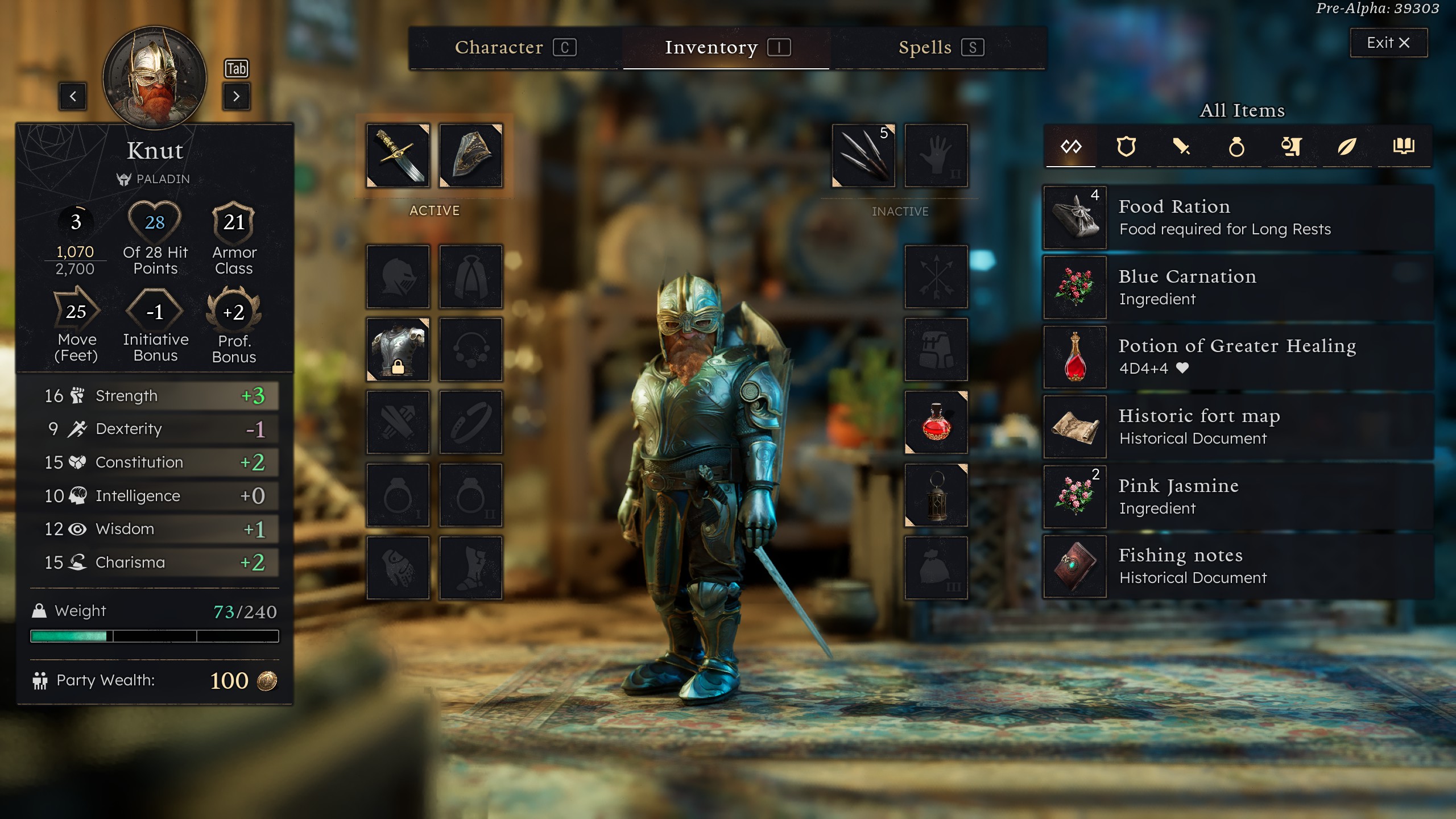
Task: Open the Food Ration item row
Action: pos(1239,217)
